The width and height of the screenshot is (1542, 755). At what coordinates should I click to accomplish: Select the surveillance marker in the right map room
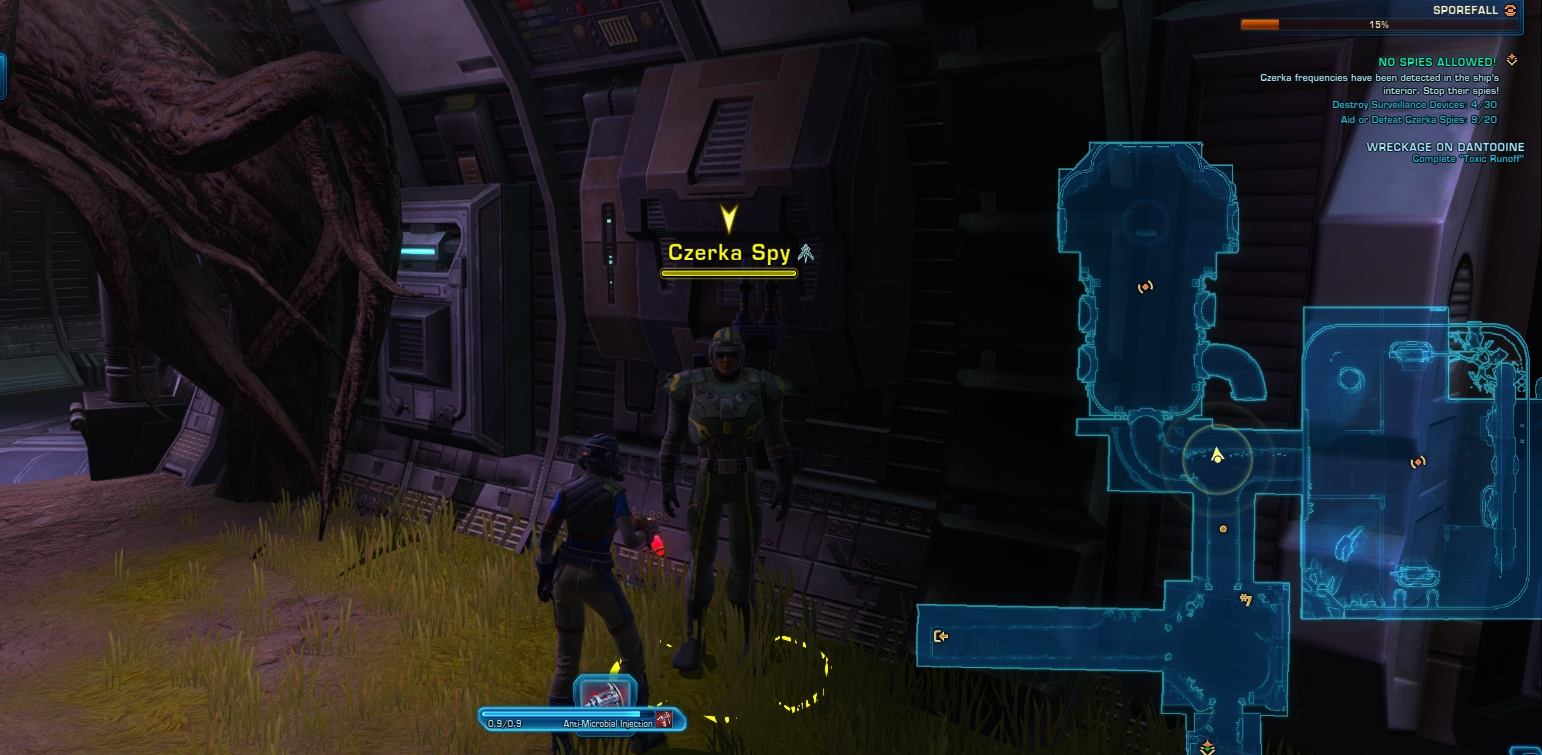click(x=1417, y=462)
